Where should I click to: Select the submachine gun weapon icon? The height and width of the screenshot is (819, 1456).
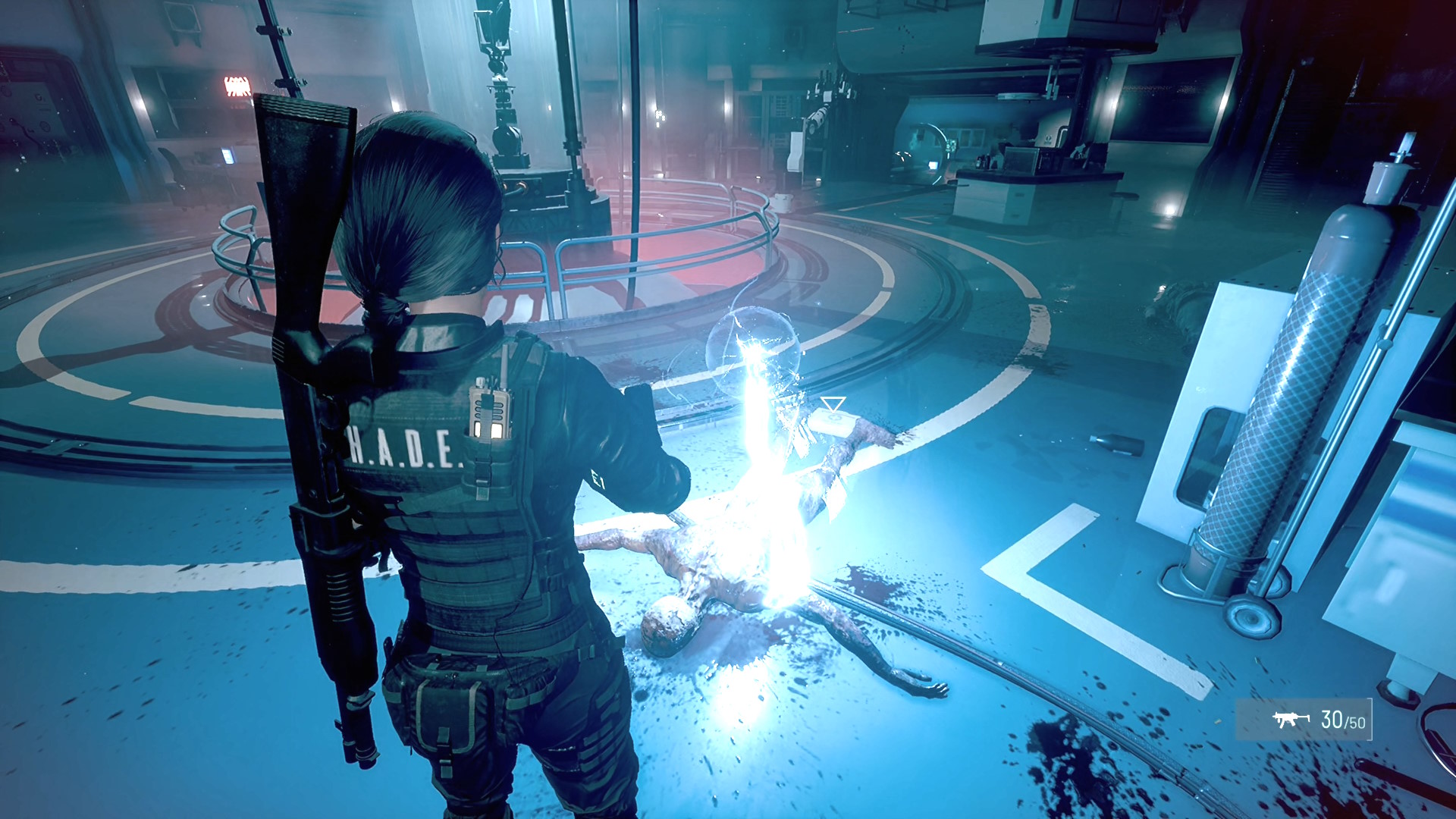click(1291, 719)
